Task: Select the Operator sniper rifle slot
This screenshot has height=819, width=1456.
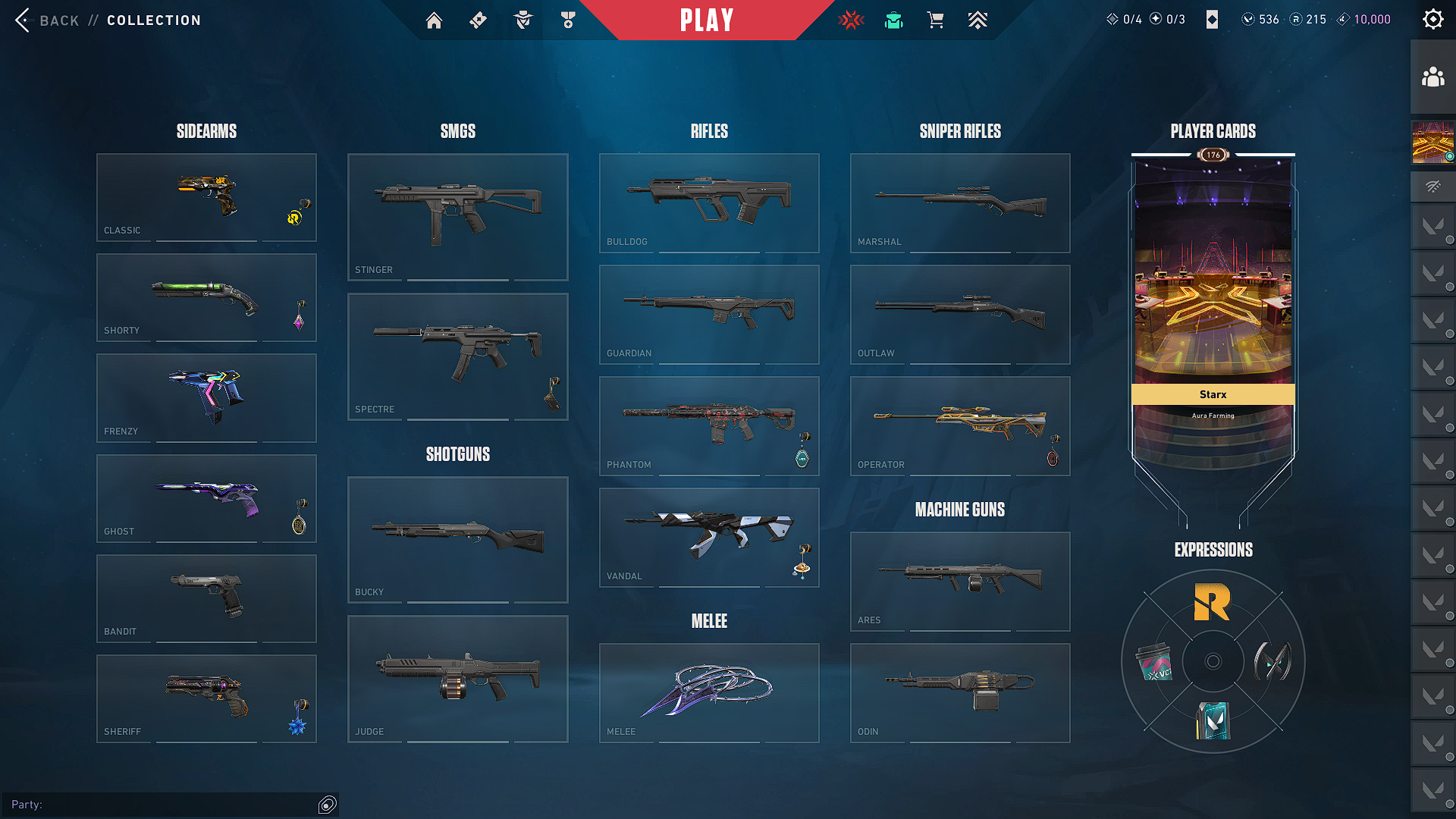Action: point(960,425)
